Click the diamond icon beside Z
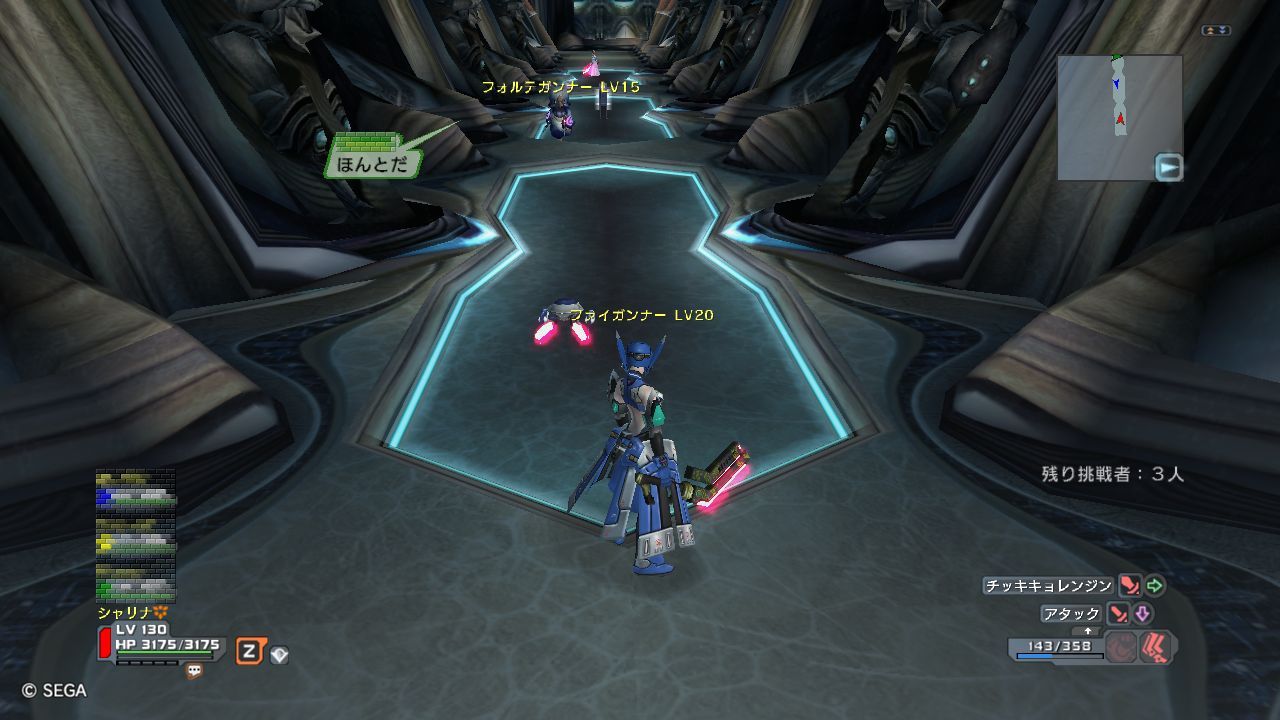Screen dimensions: 1280x720 280,655
